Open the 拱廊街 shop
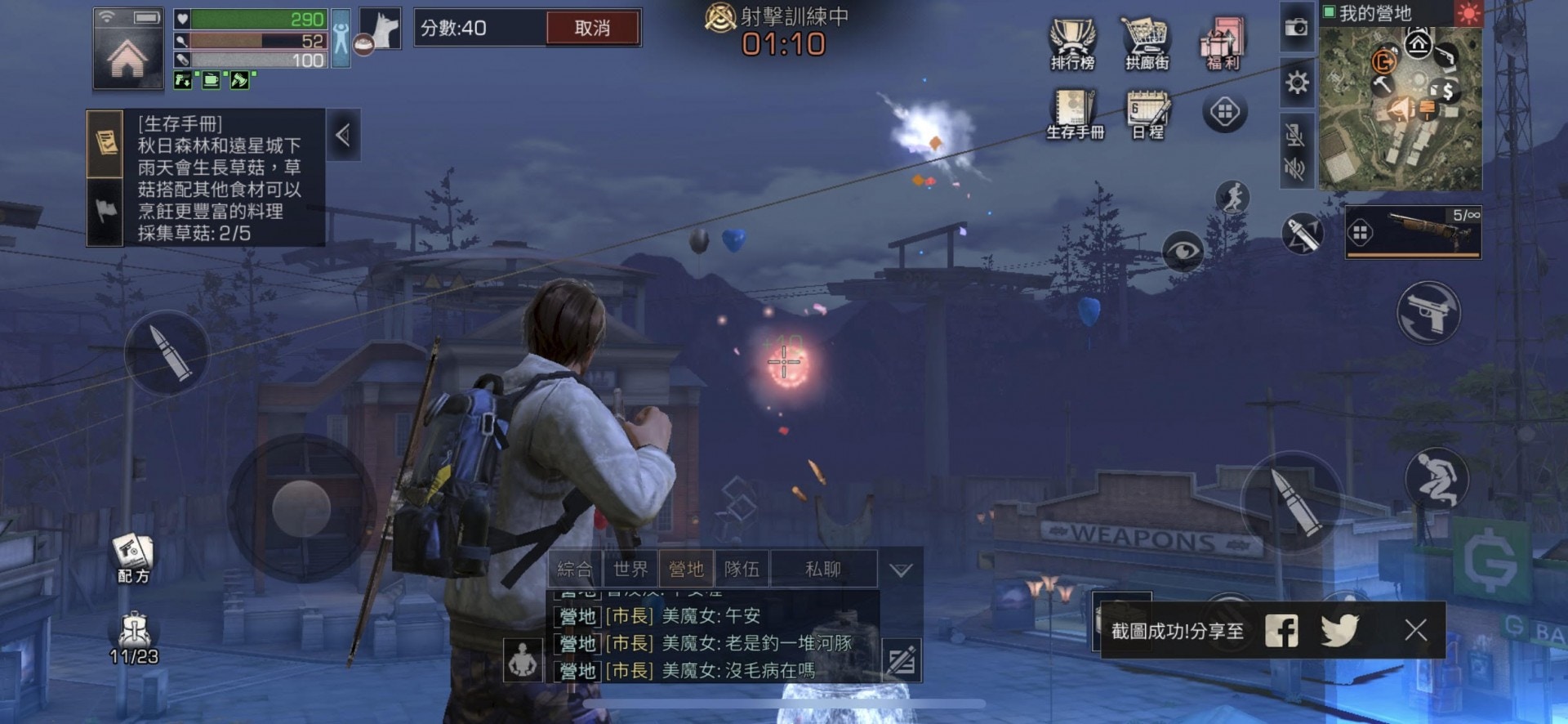This screenshot has width=1568, height=724. point(1147,43)
